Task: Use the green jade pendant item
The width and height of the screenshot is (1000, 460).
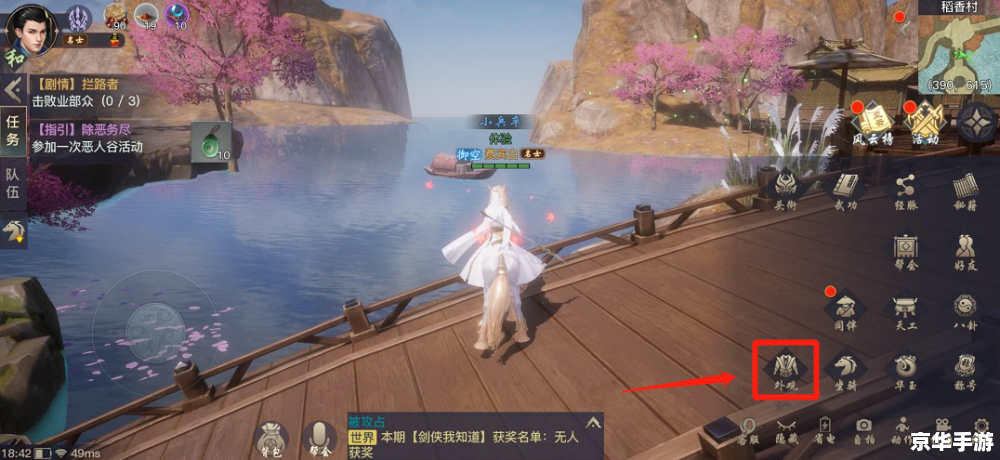Action: [212, 141]
